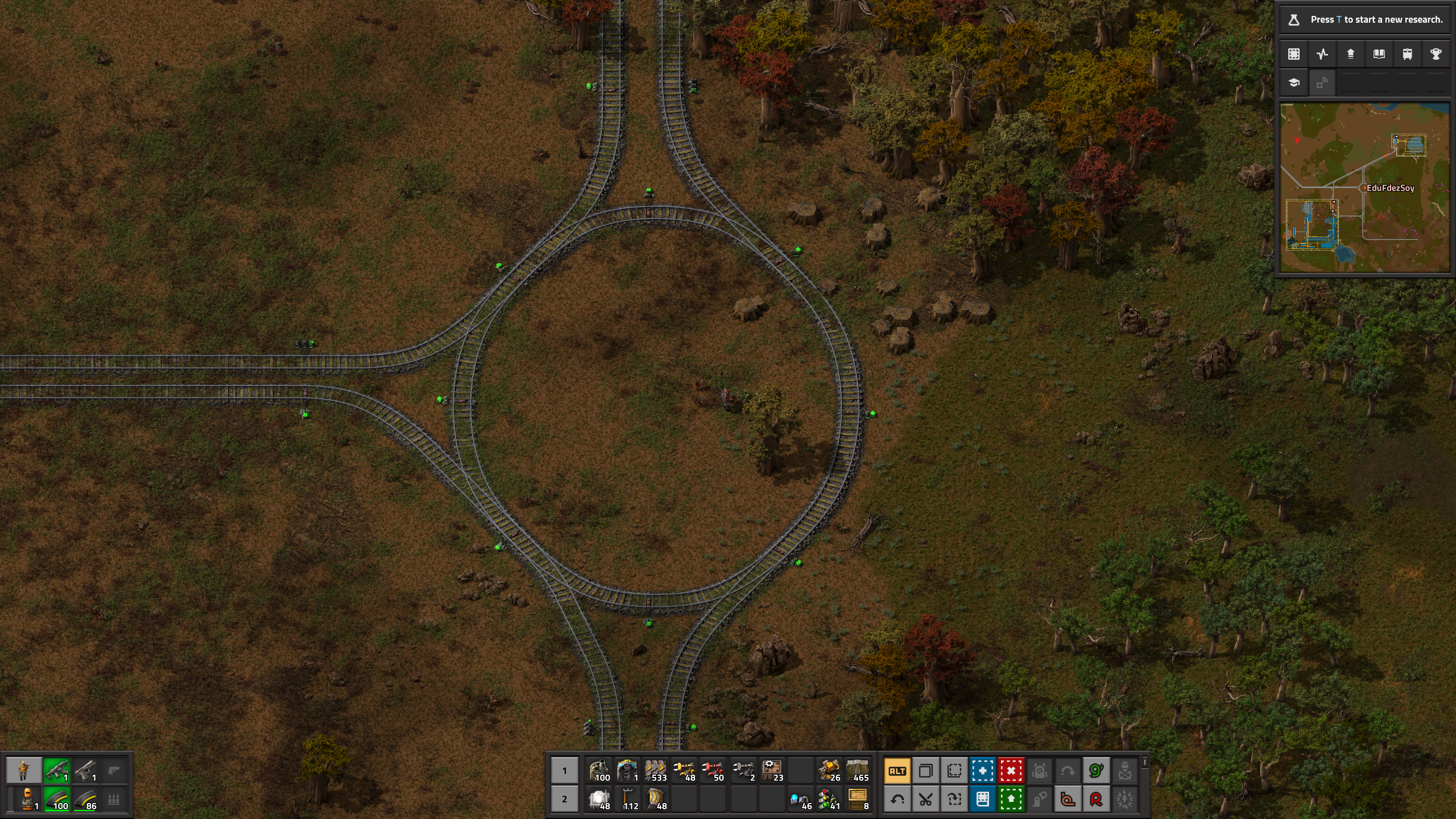Activate the green upgrade planner tool
Viewport: 1456px width, 819px height.
click(1011, 800)
